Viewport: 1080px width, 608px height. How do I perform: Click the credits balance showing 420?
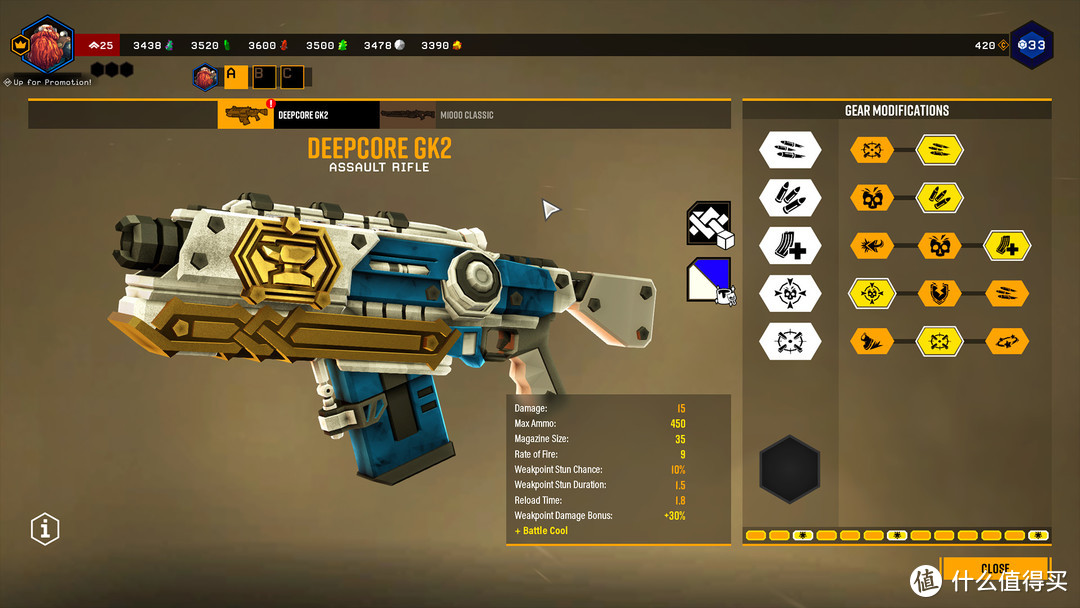(990, 45)
